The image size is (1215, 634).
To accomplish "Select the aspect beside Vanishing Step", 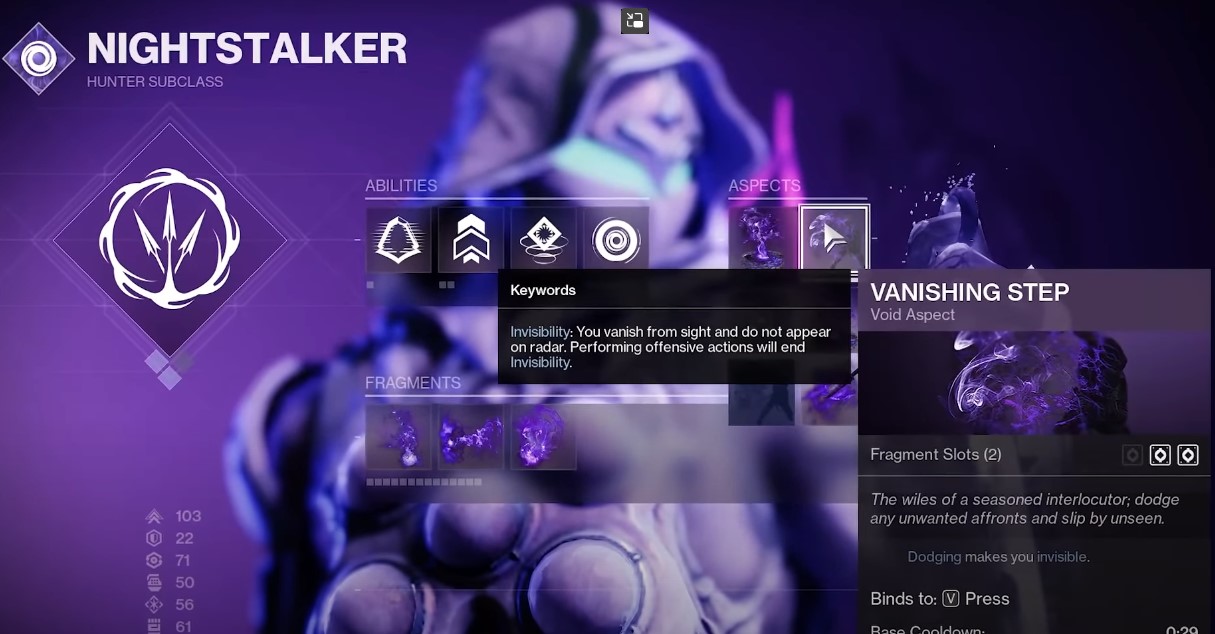I will tap(762, 238).
